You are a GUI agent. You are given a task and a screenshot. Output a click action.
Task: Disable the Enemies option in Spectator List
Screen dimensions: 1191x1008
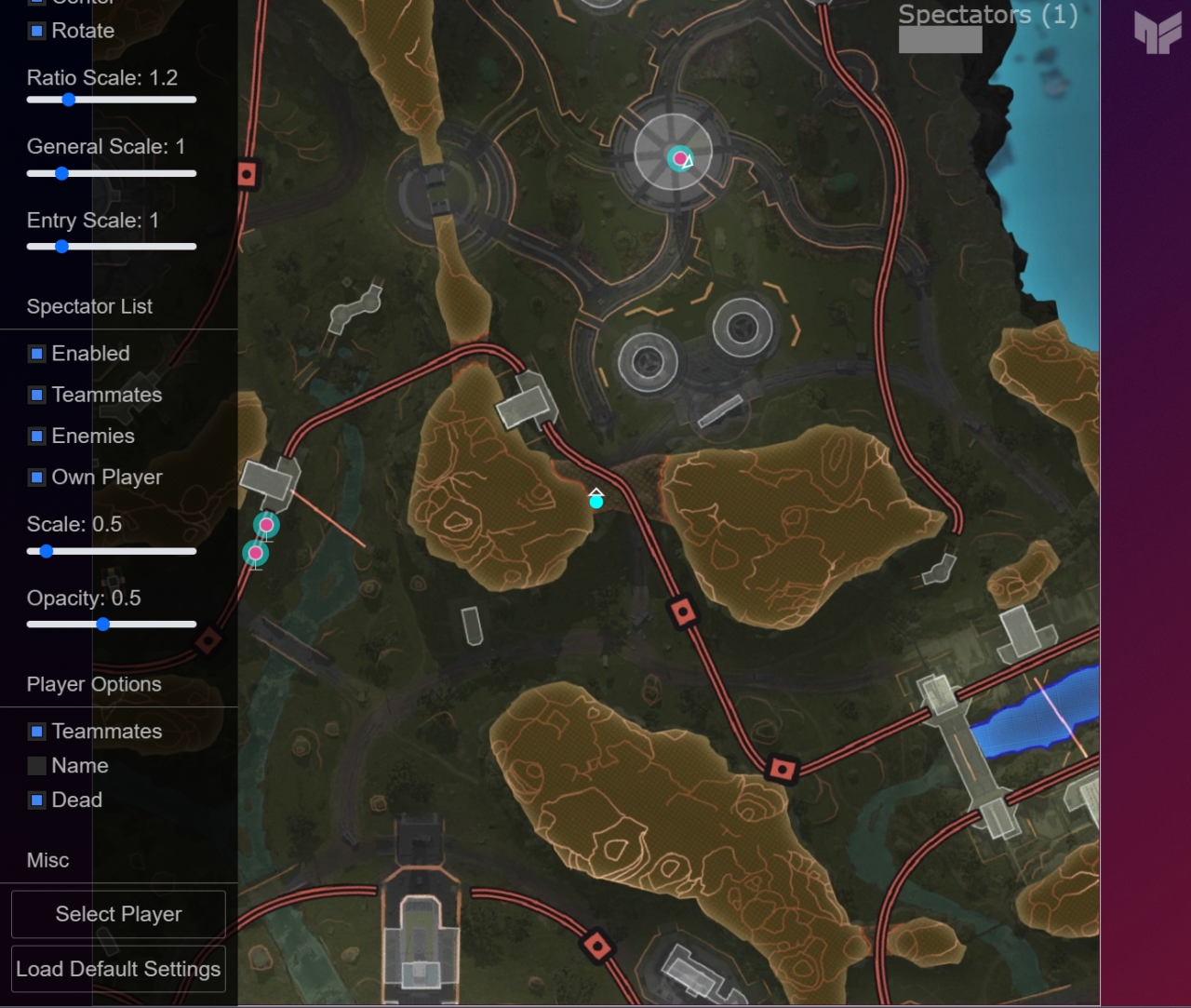[x=37, y=436]
